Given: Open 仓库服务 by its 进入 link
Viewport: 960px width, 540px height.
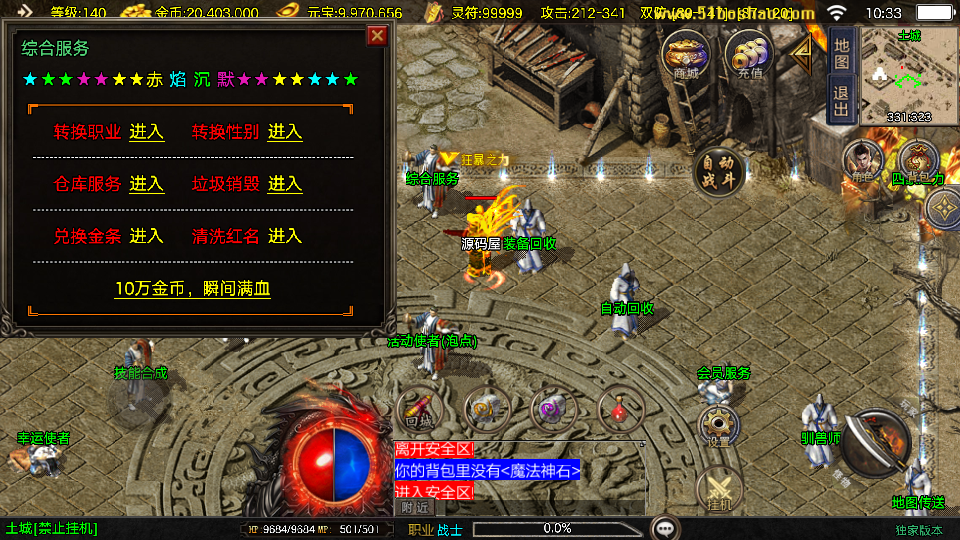Looking at the screenshot, I should (146, 184).
